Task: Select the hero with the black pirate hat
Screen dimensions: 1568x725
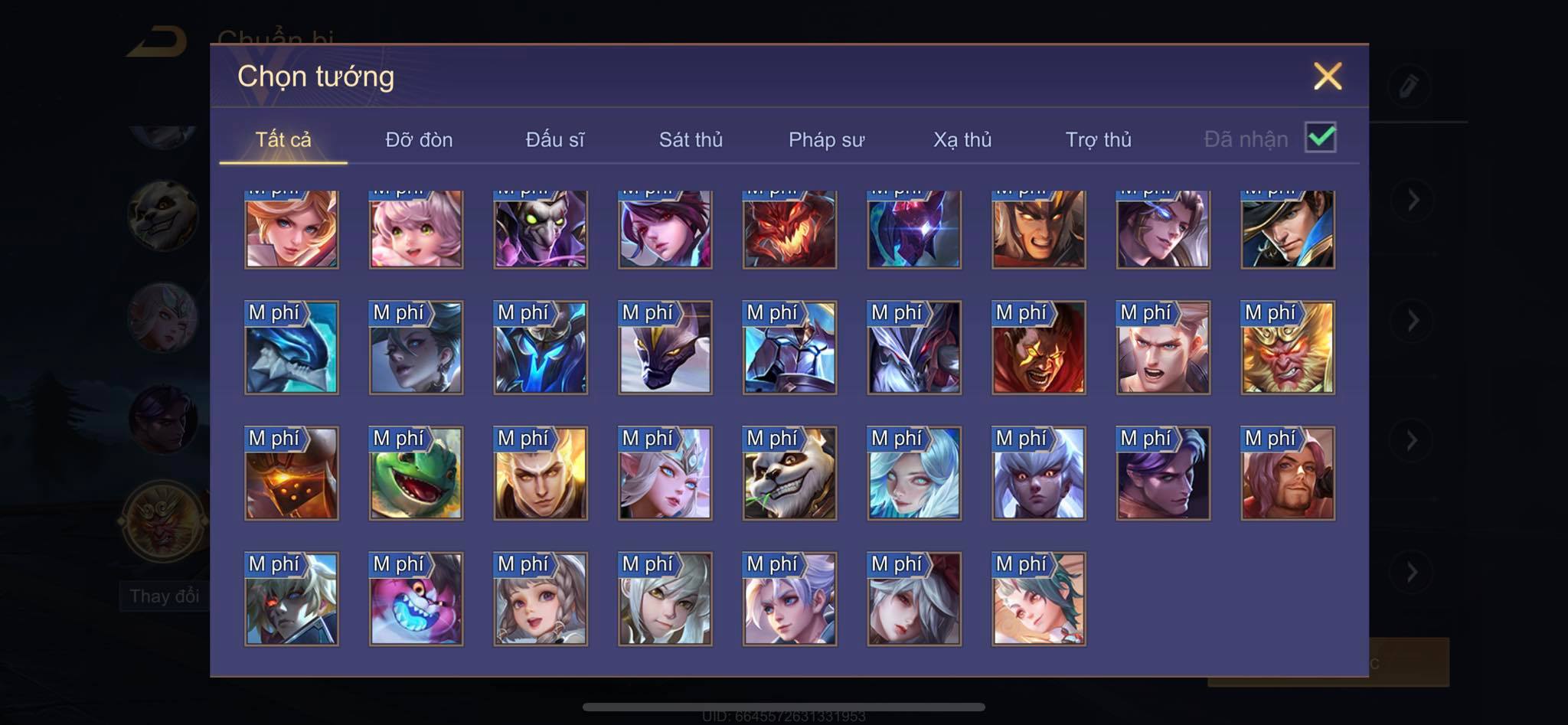Action: point(1288,229)
